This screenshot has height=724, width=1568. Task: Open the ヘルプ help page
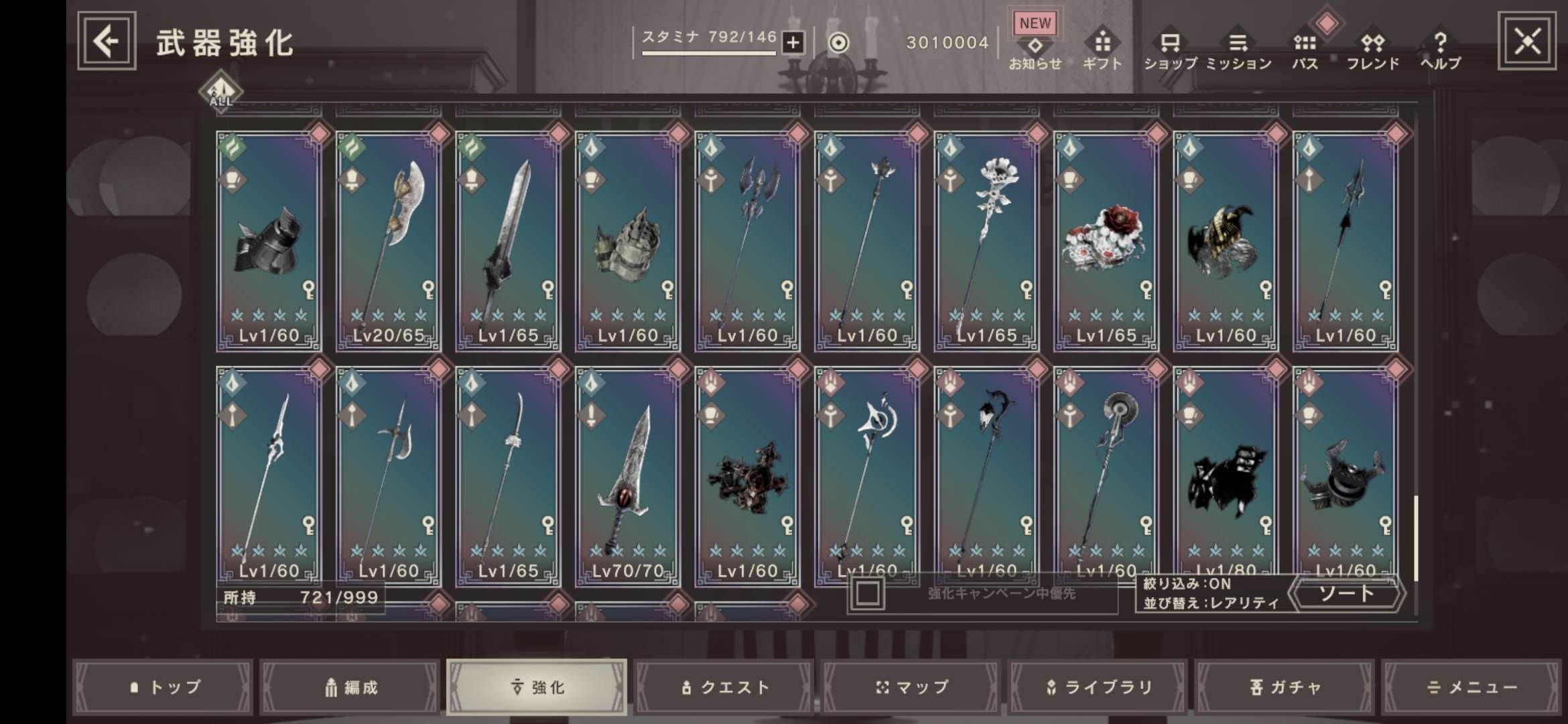[1440, 50]
